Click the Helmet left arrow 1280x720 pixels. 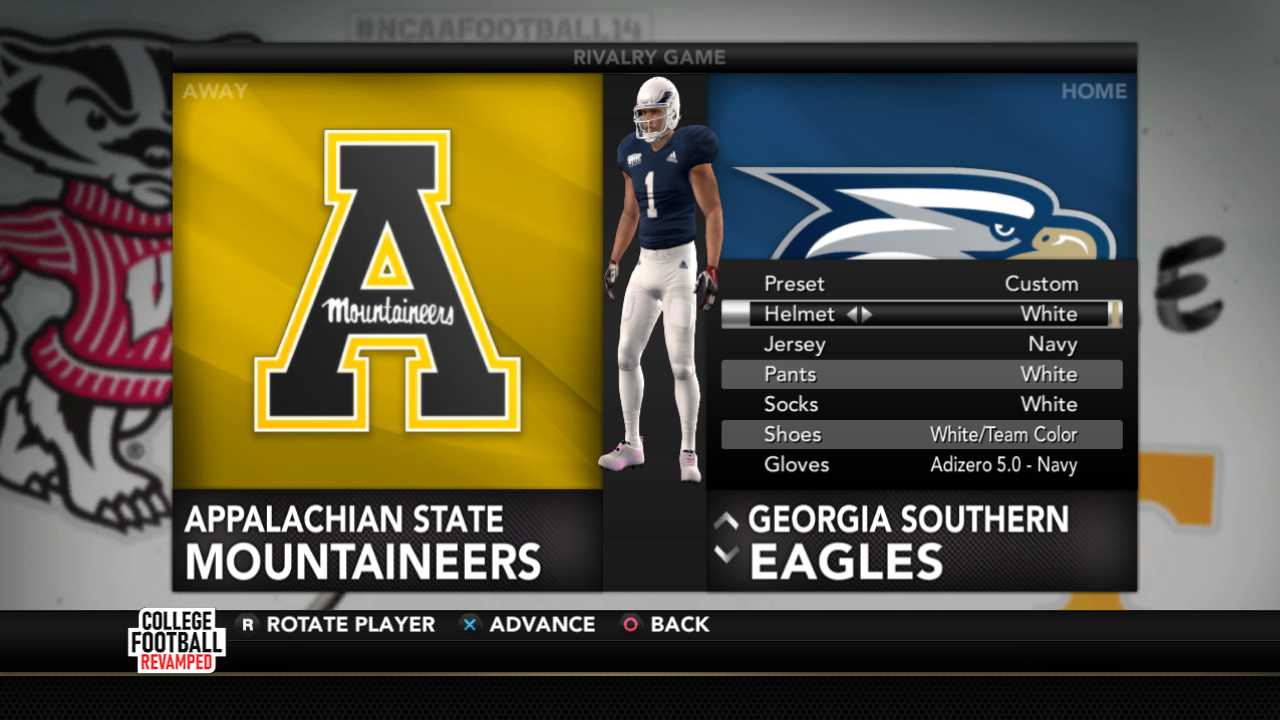pos(852,314)
